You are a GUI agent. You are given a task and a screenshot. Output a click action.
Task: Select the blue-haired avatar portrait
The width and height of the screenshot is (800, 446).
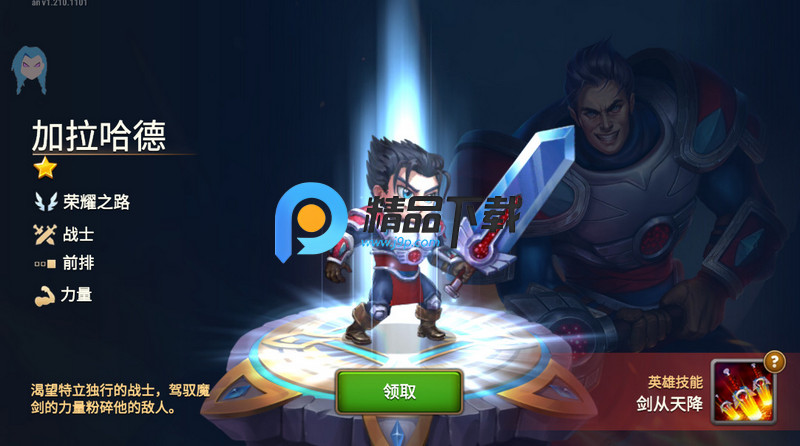coord(29,70)
